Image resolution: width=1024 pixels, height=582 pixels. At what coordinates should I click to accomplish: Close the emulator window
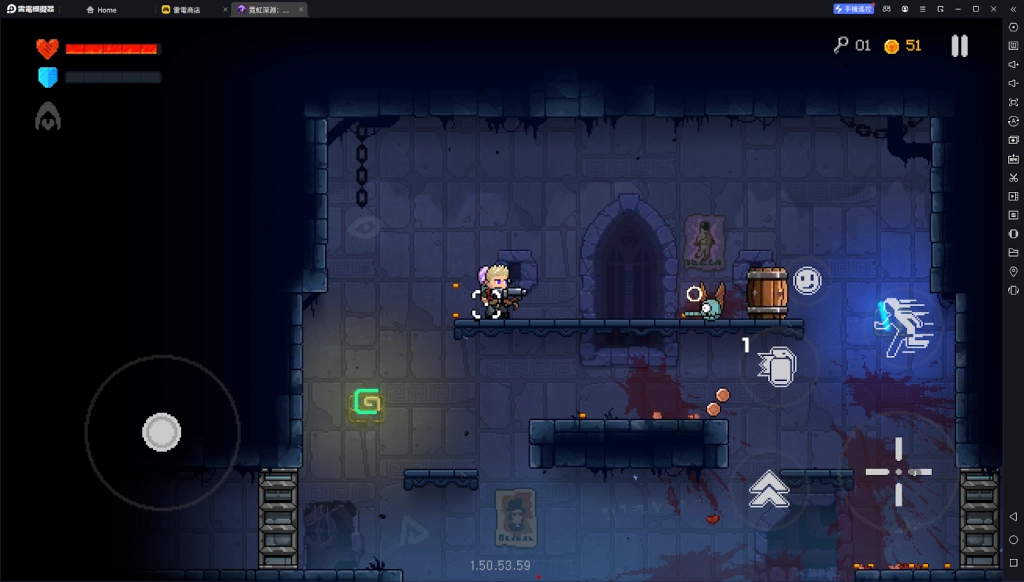(993, 9)
